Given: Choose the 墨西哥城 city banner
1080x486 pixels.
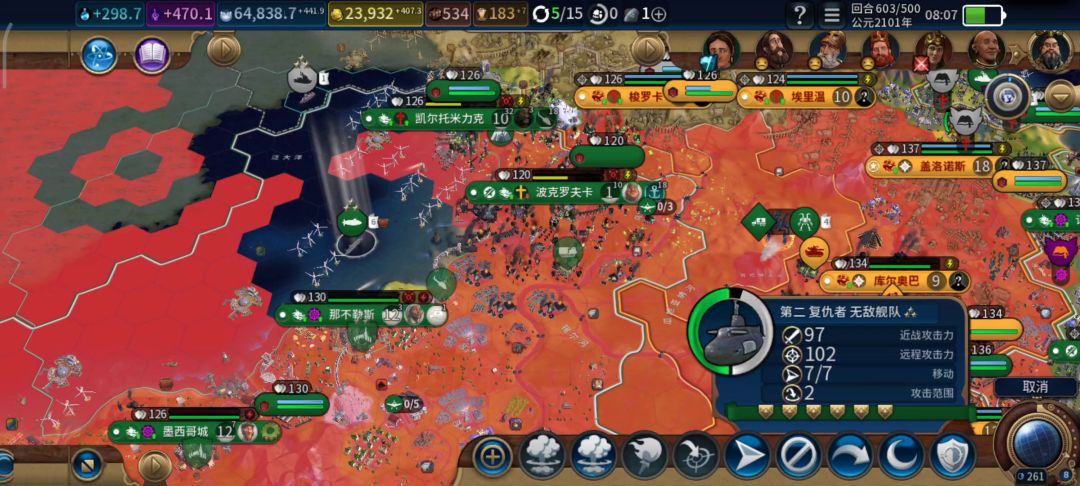Looking at the screenshot, I should coord(185,431).
